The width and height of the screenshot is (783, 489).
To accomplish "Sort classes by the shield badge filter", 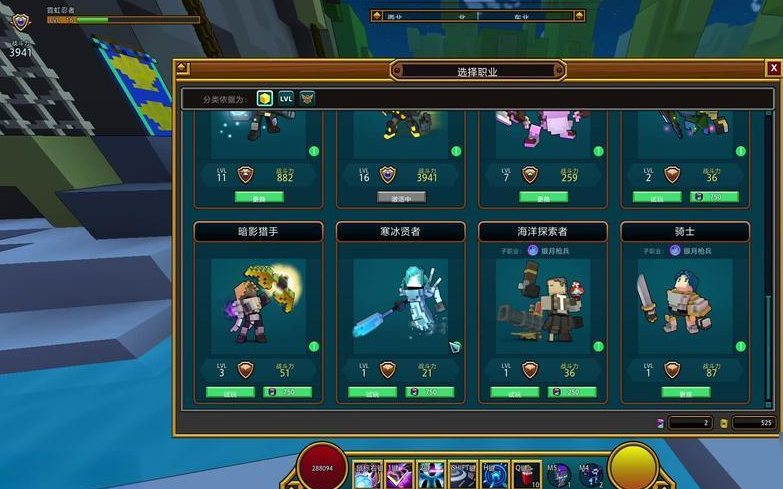I will click(307, 98).
